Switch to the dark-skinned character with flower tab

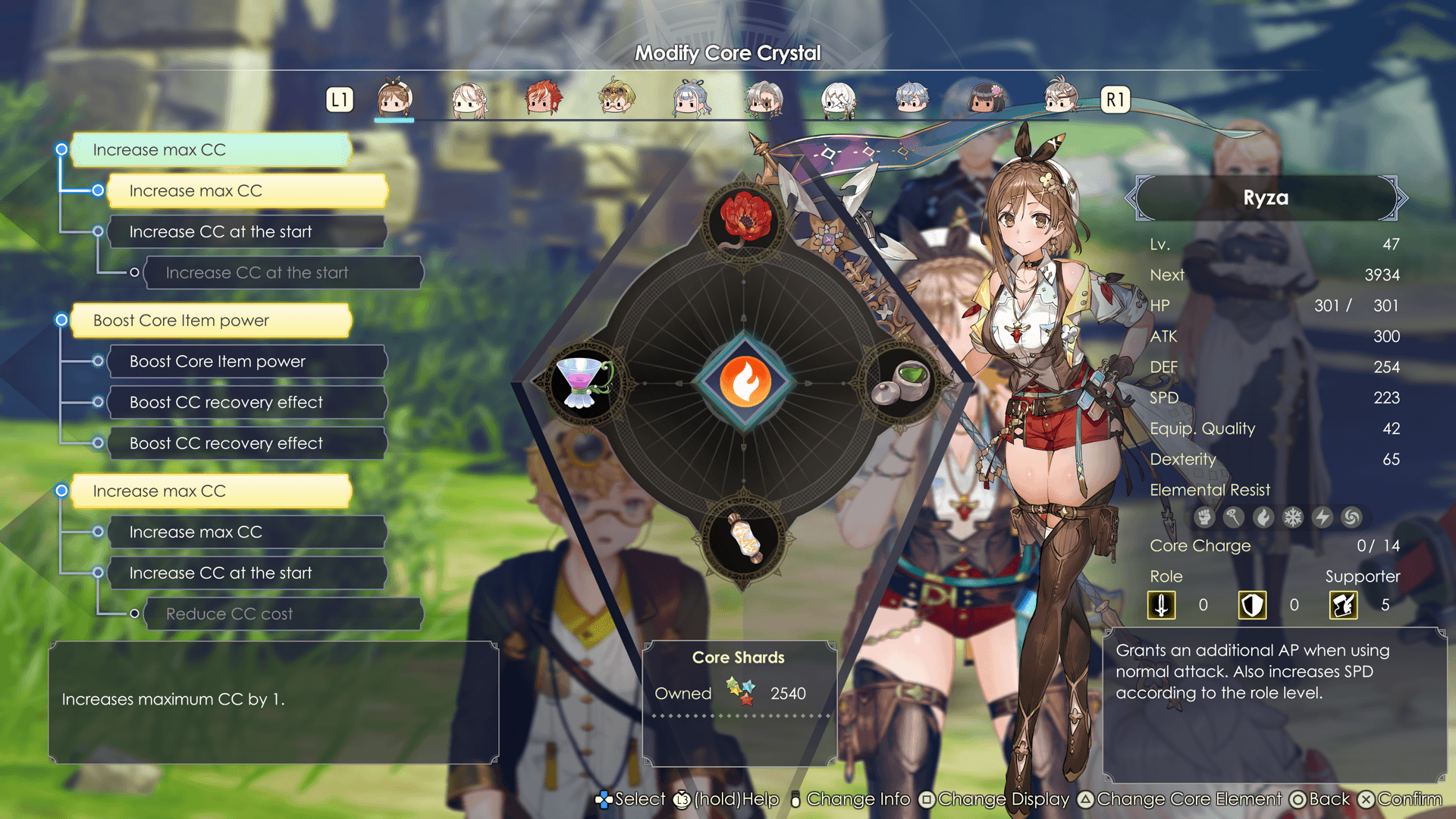[x=986, y=99]
